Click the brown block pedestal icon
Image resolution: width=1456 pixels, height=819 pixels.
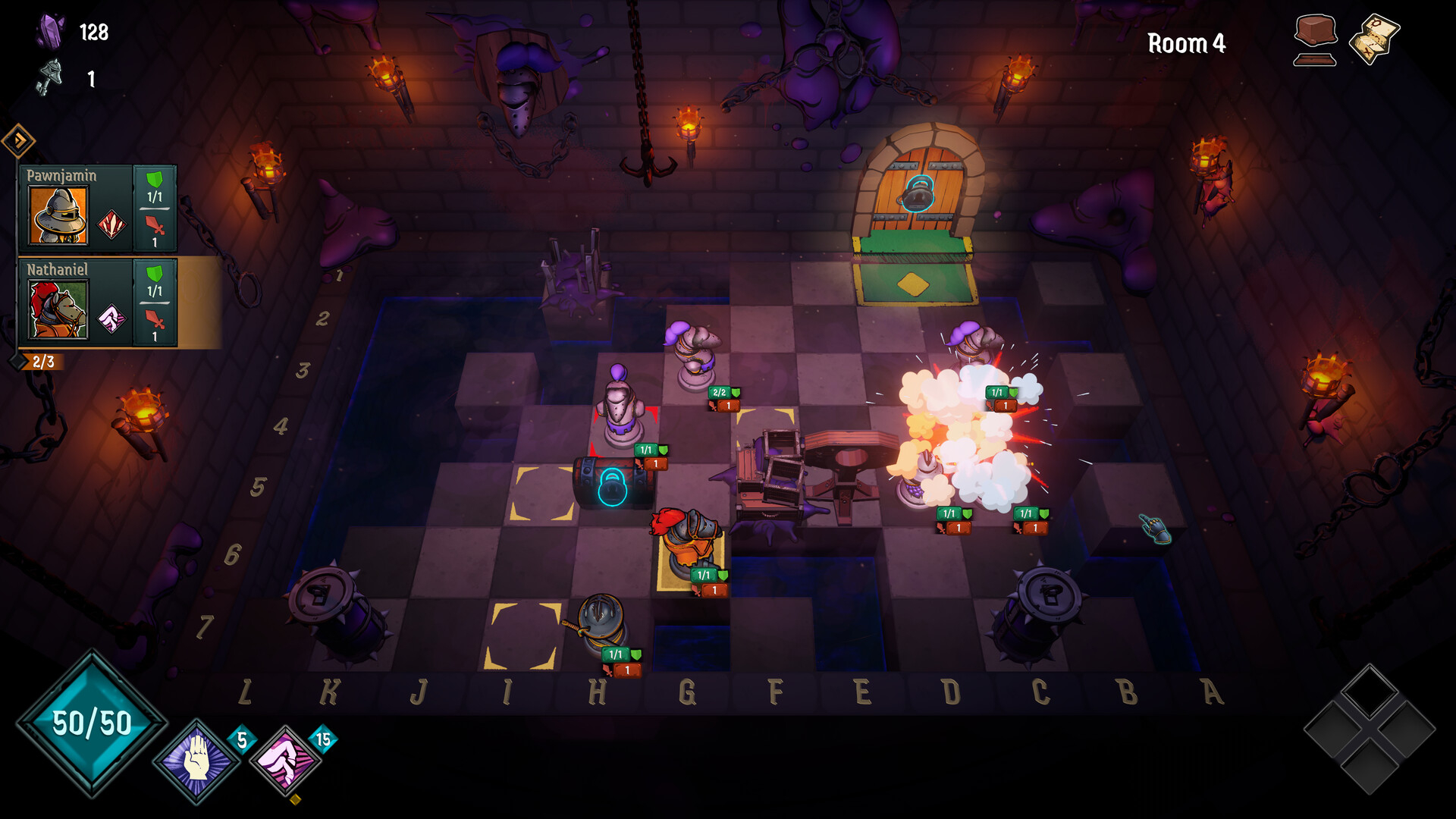tap(1315, 39)
